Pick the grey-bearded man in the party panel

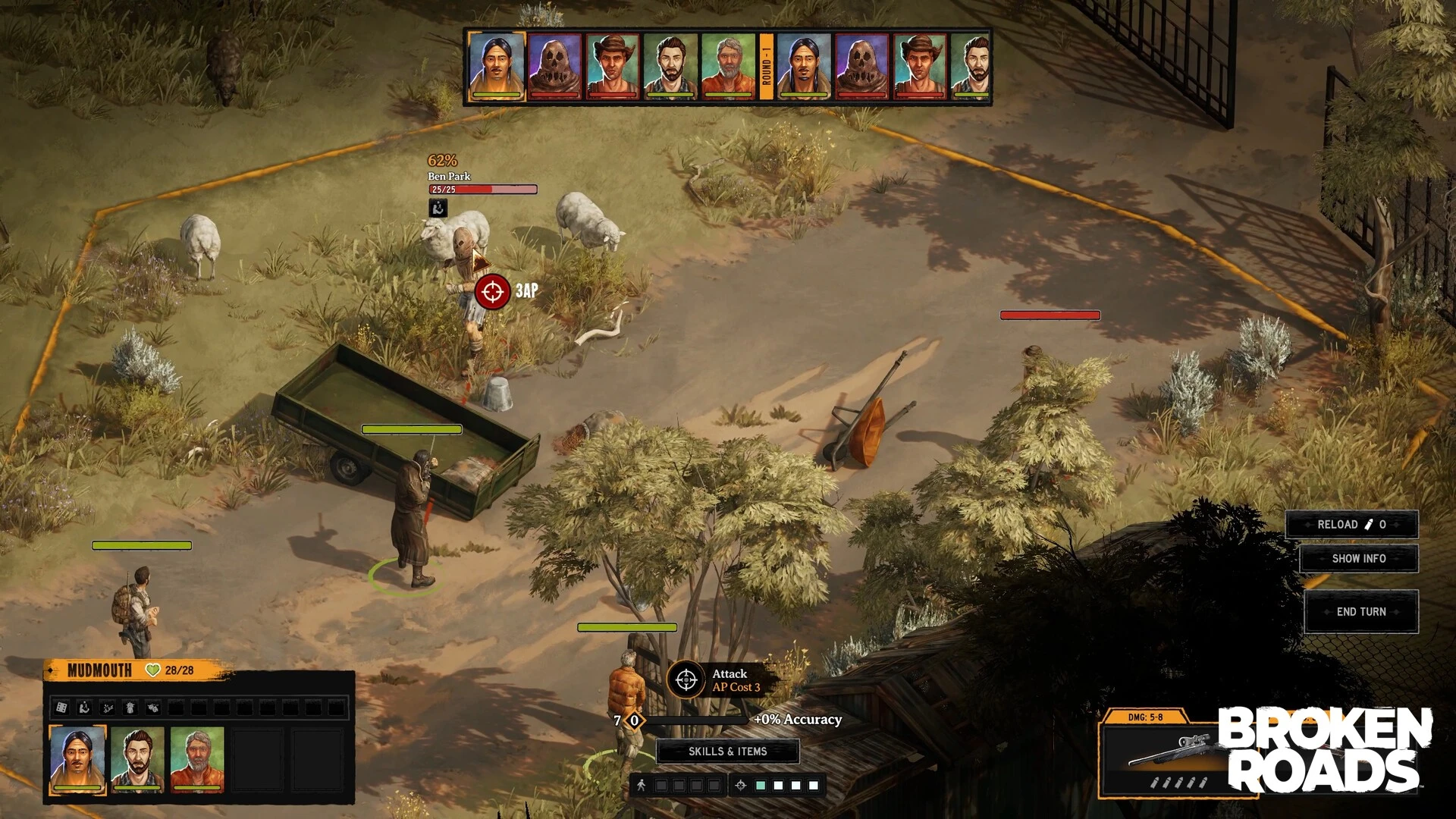coord(197,759)
